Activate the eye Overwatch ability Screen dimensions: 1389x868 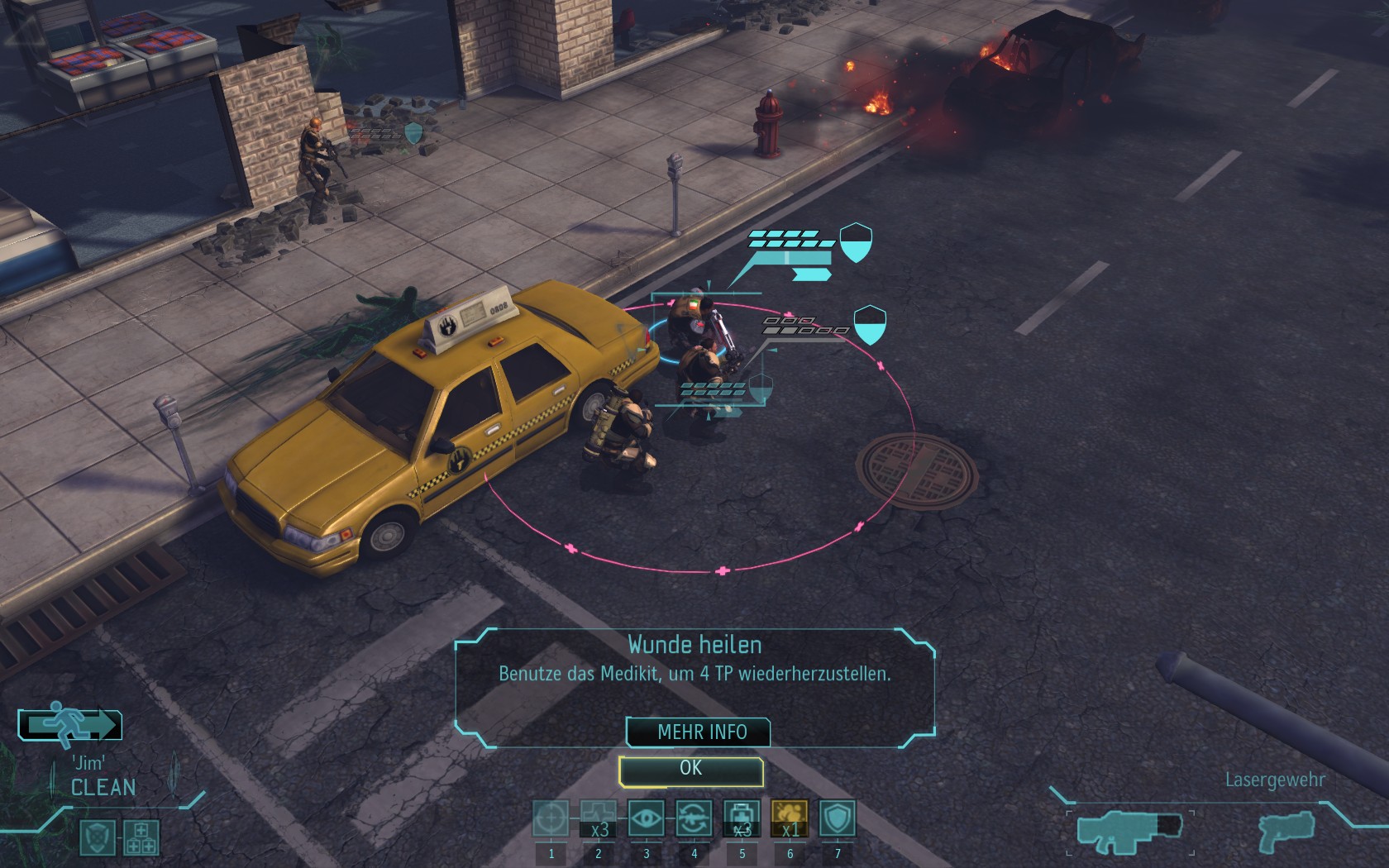(x=646, y=819)
